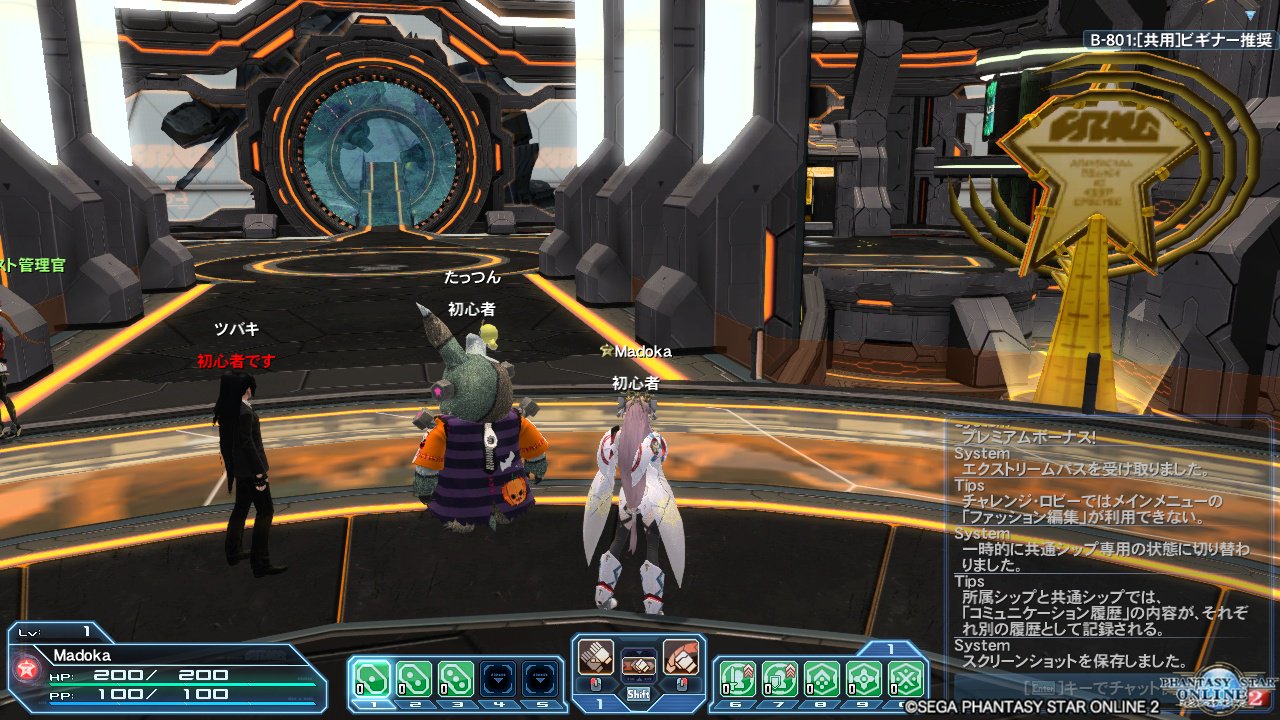This screenshot has height=720, width=1280.
Task: Open the empty dropdown in palette slot 5
Action: (541, 678)
